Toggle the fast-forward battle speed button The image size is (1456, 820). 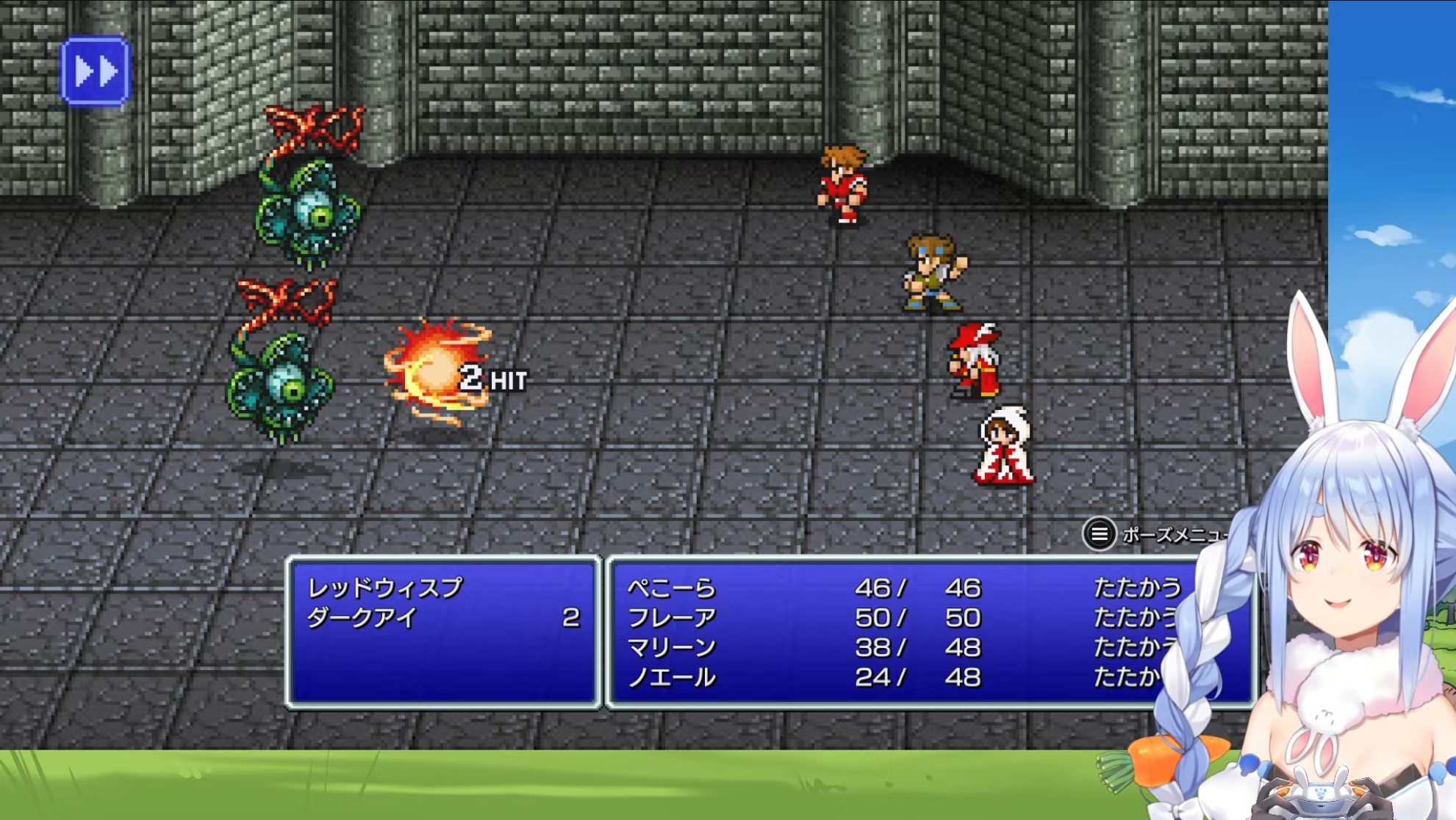click(95, 71)
